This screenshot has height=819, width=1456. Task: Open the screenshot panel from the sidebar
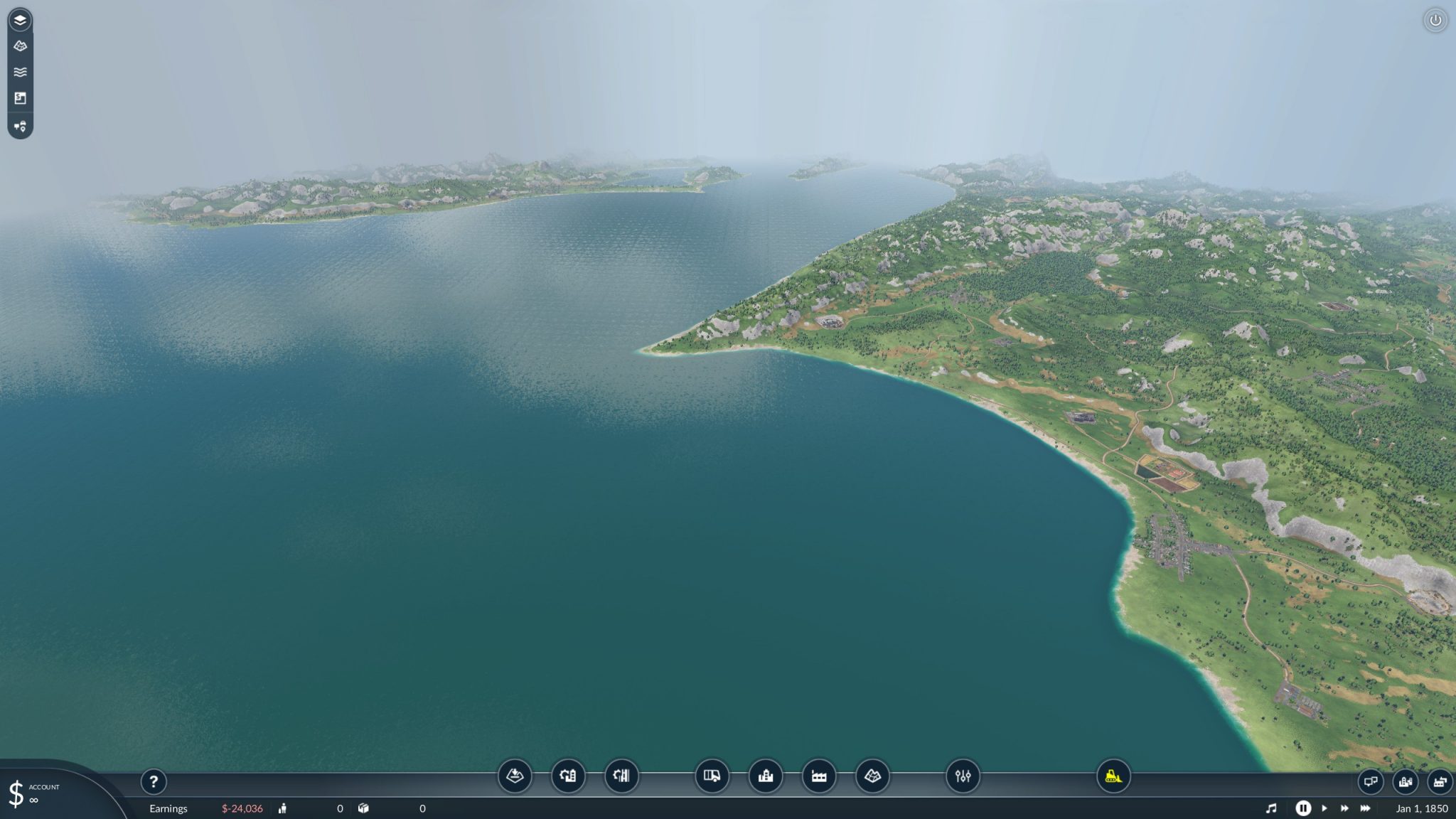click(20, 98)
